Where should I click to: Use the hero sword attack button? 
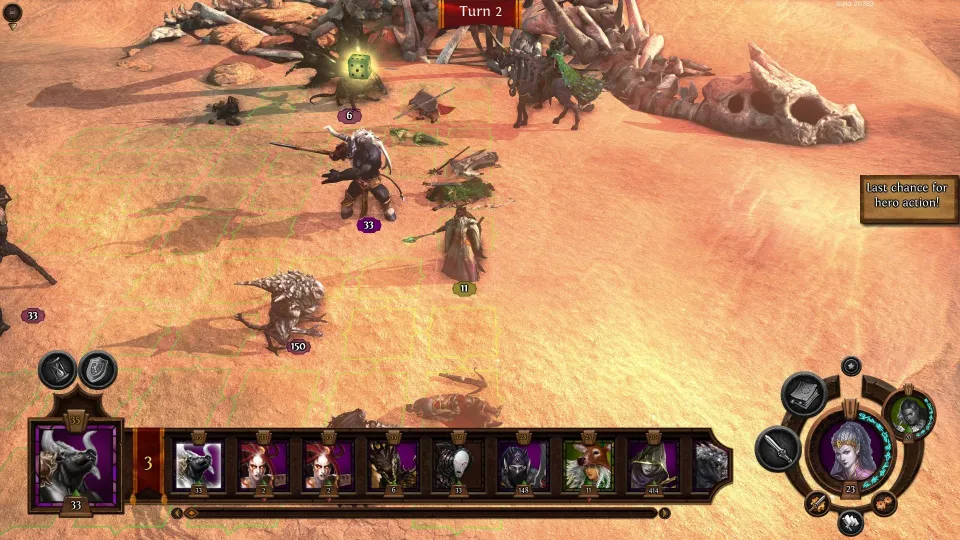pyautogui.click(x=776, y=447)
